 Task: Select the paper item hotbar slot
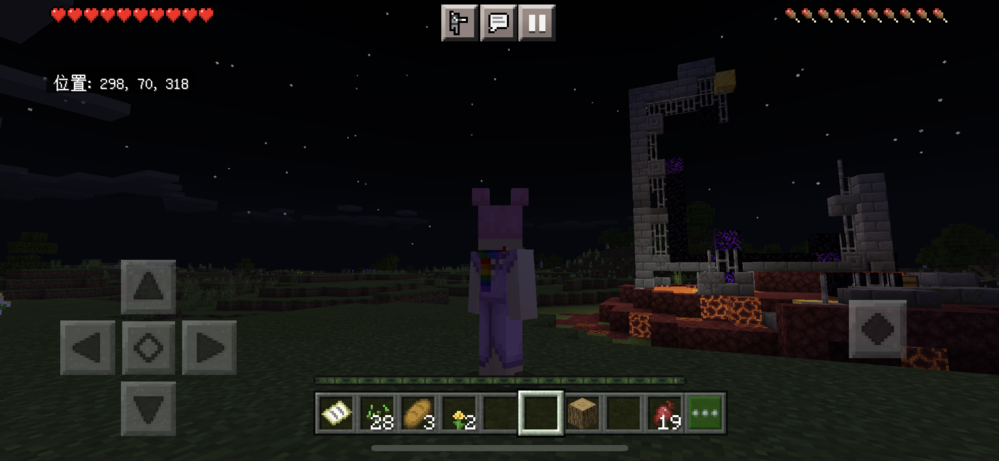coord(335,413)
